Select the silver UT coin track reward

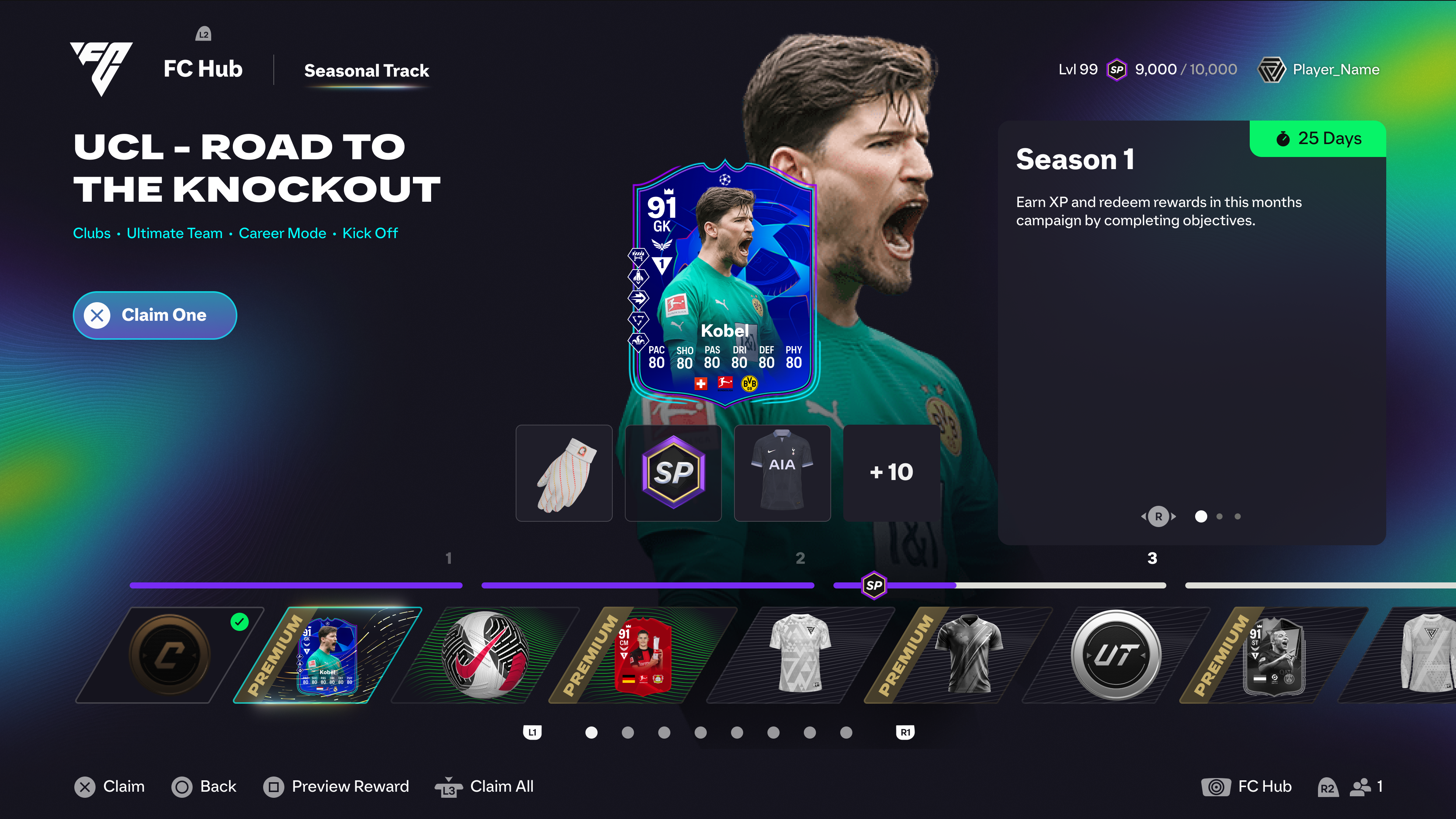tap(1116, 655)
